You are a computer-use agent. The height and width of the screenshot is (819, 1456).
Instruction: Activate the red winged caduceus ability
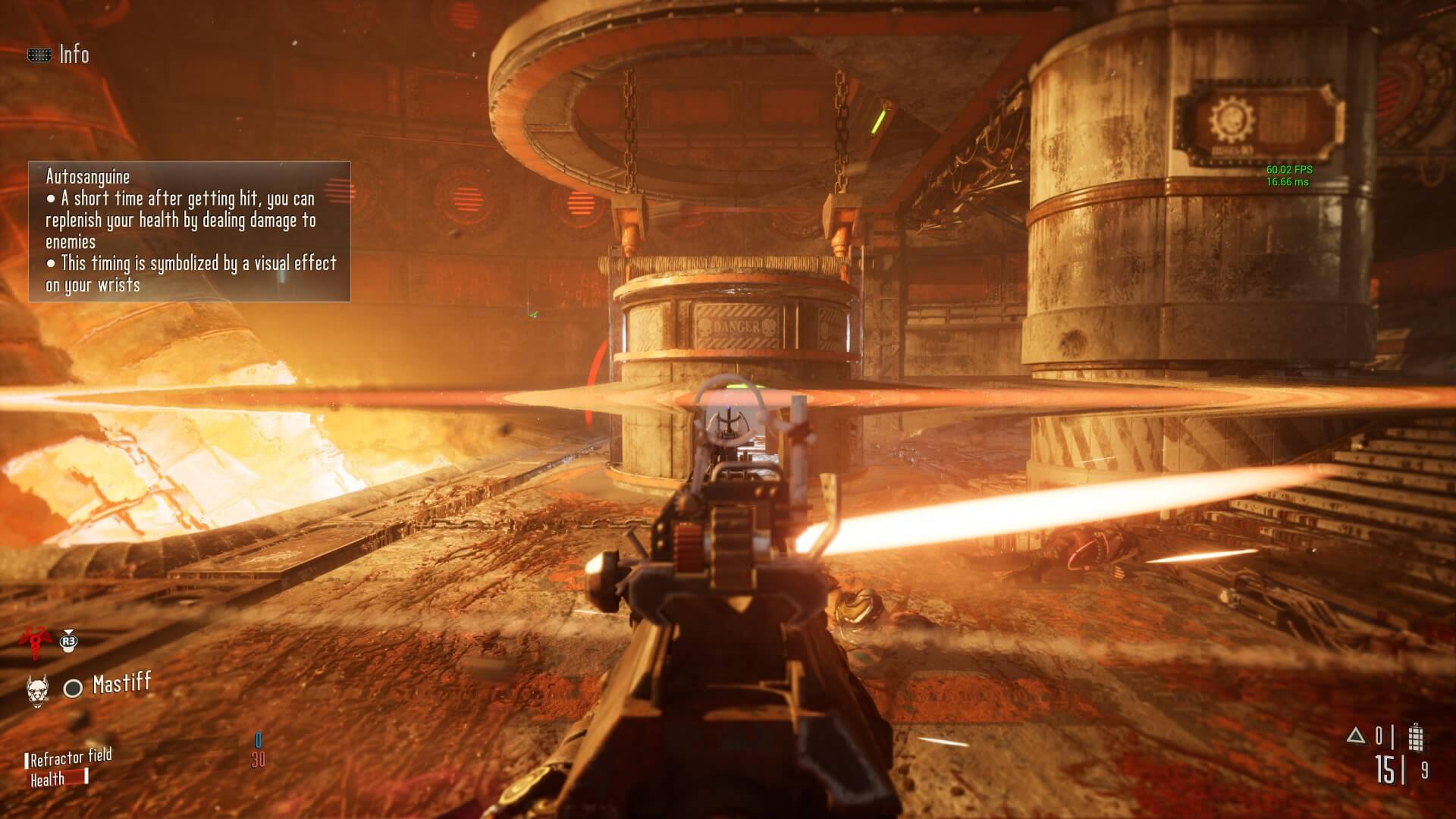pyautogui.click(x=33, y=639)
